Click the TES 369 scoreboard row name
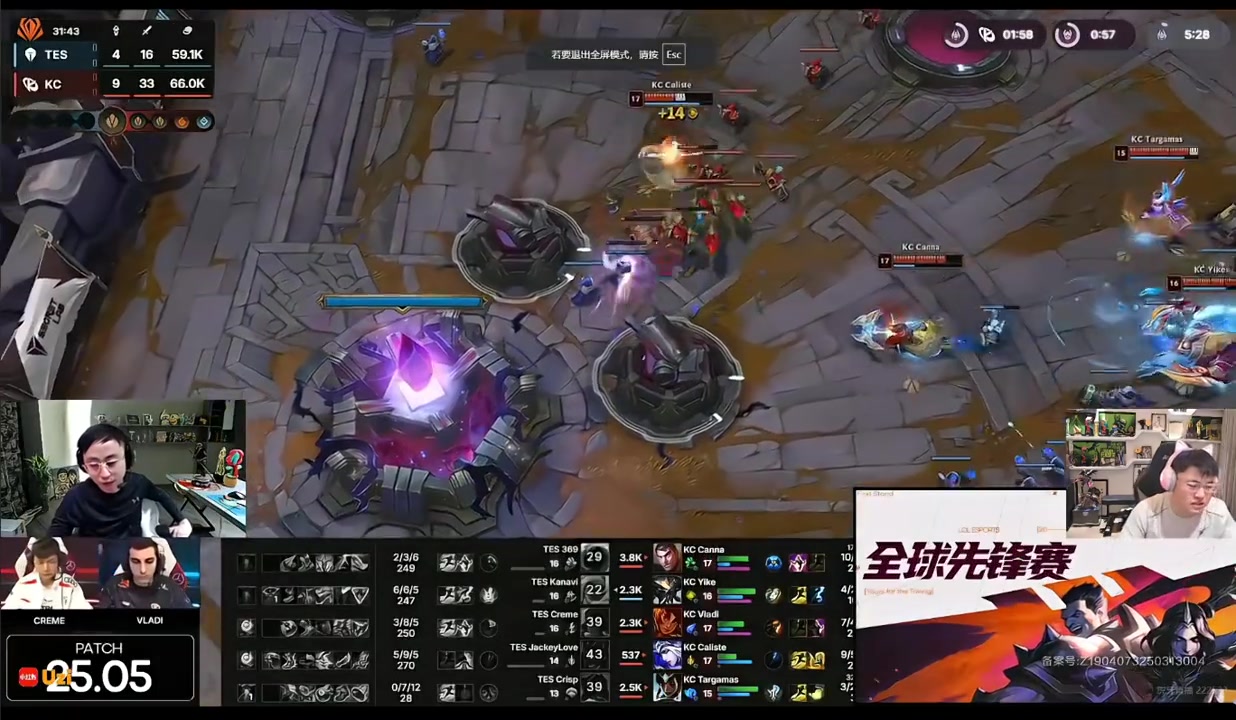The width and height of the screenshot is (1236, 720). (x=560, y=549)
